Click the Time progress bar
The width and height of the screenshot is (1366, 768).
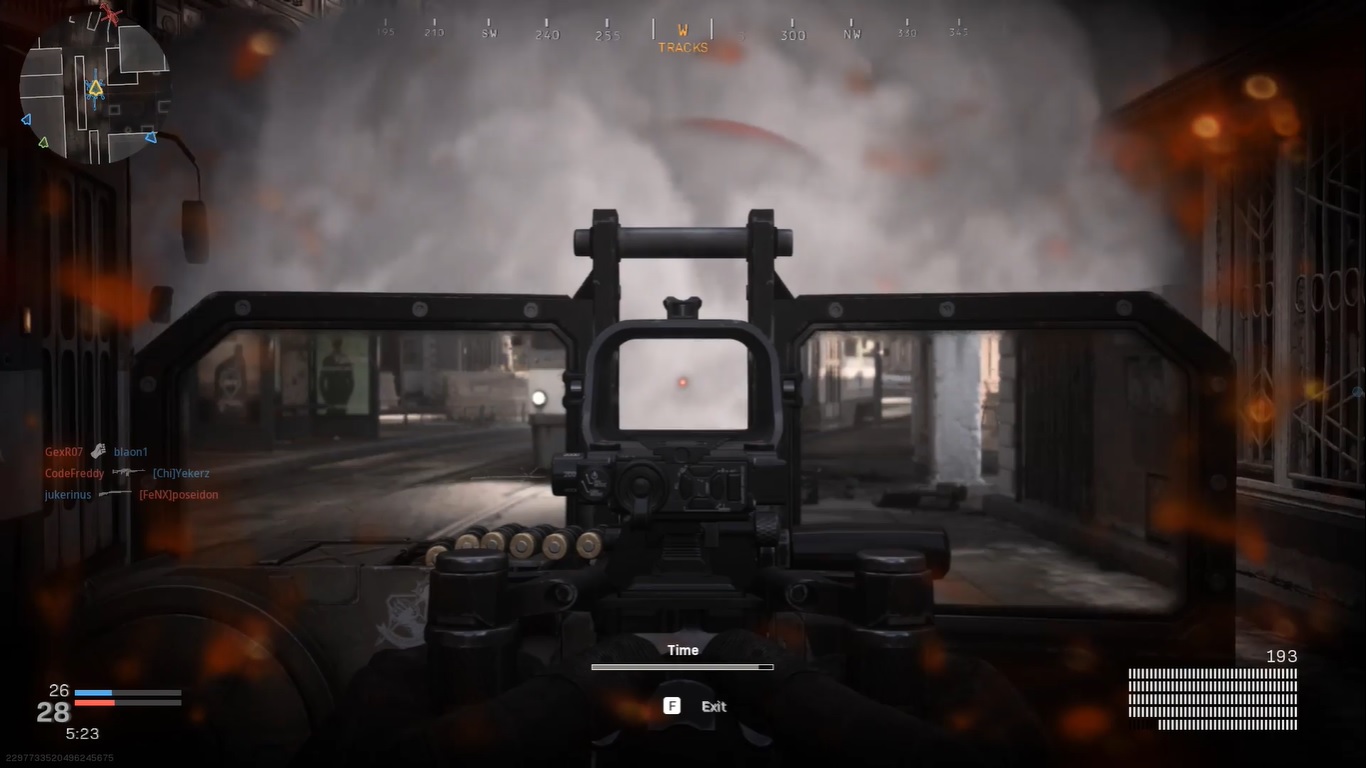(682, 666)
